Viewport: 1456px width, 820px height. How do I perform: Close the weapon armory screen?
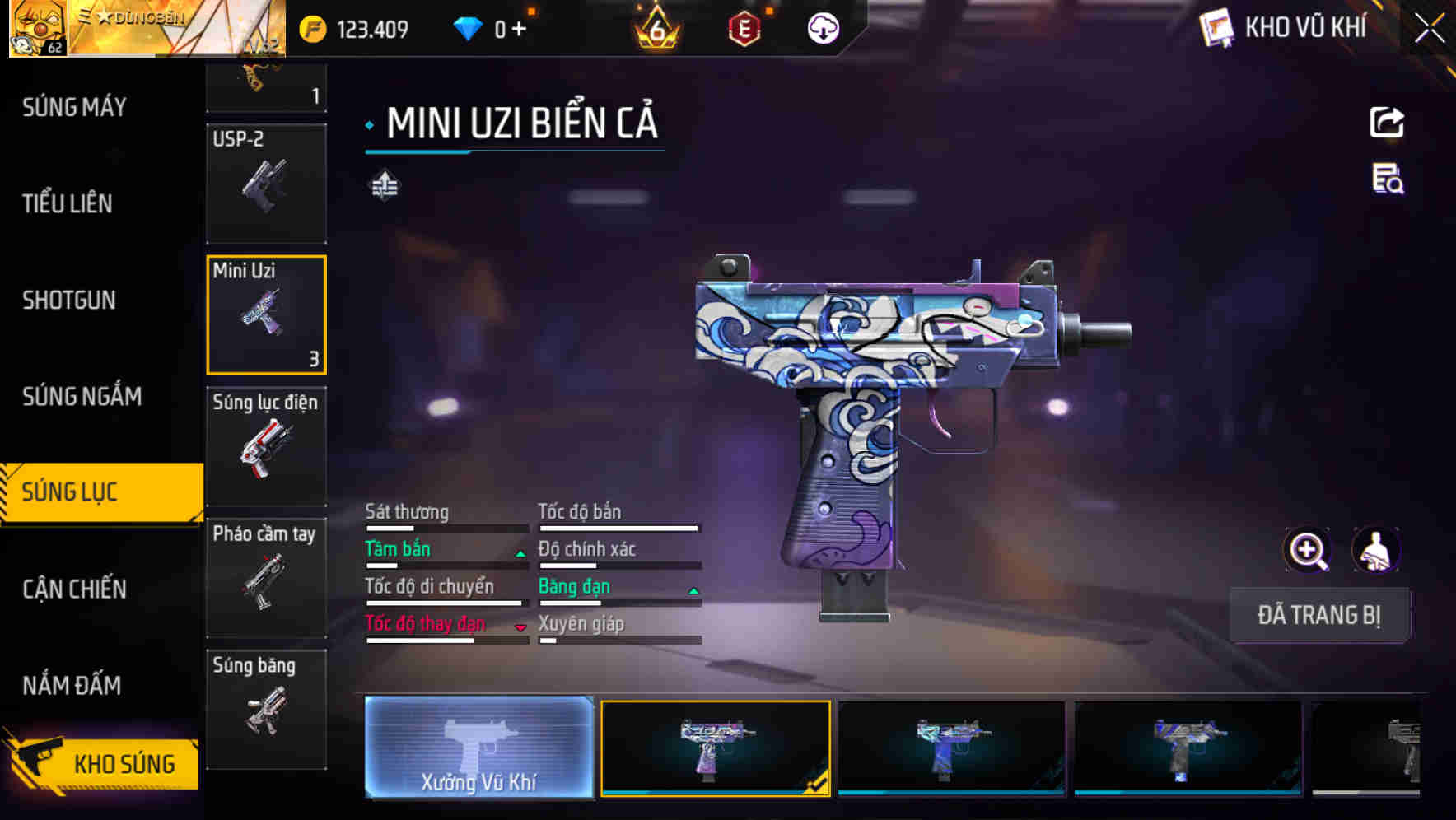click(1430, 29)
